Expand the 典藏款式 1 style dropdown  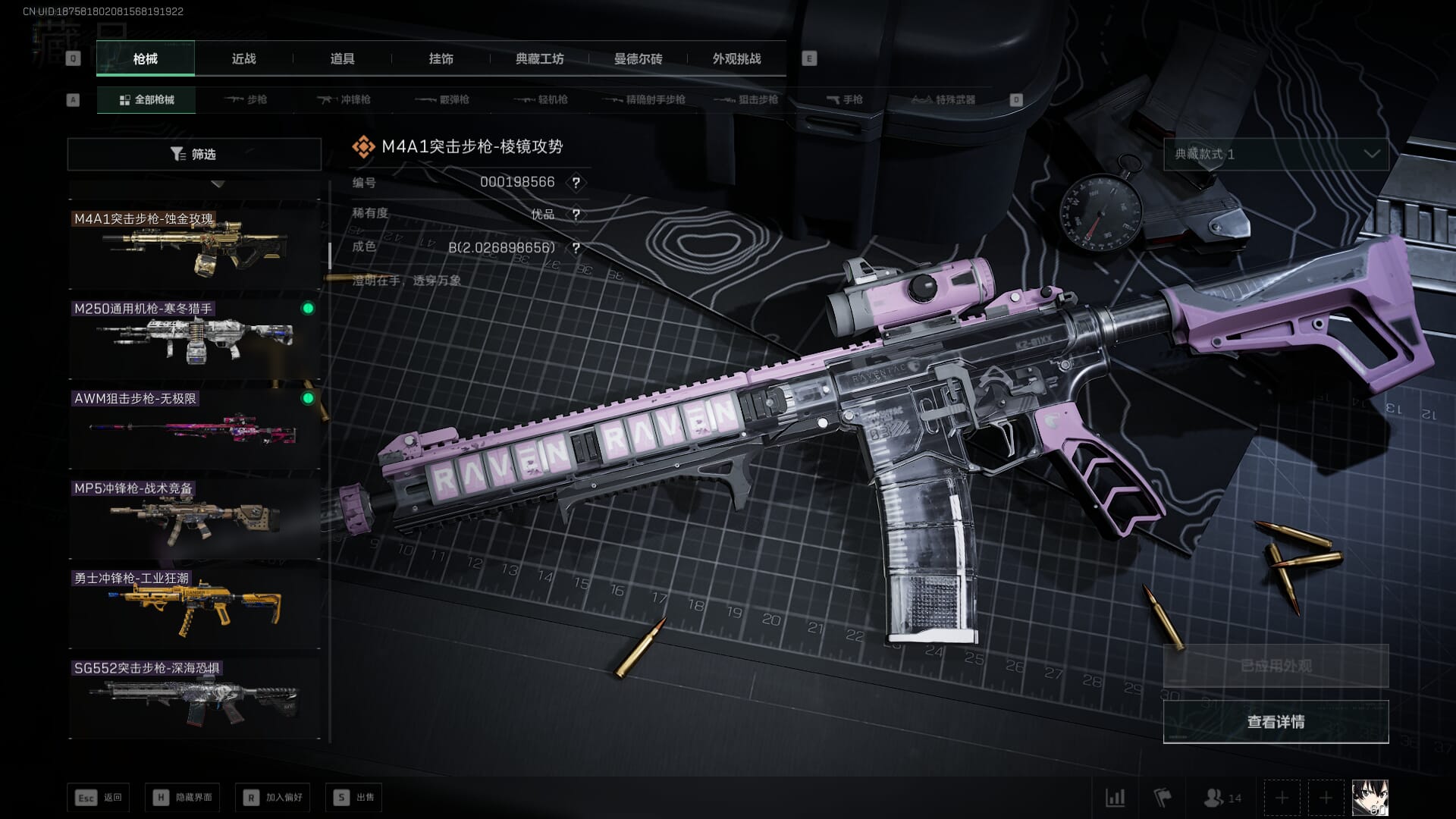[1276, 154]
